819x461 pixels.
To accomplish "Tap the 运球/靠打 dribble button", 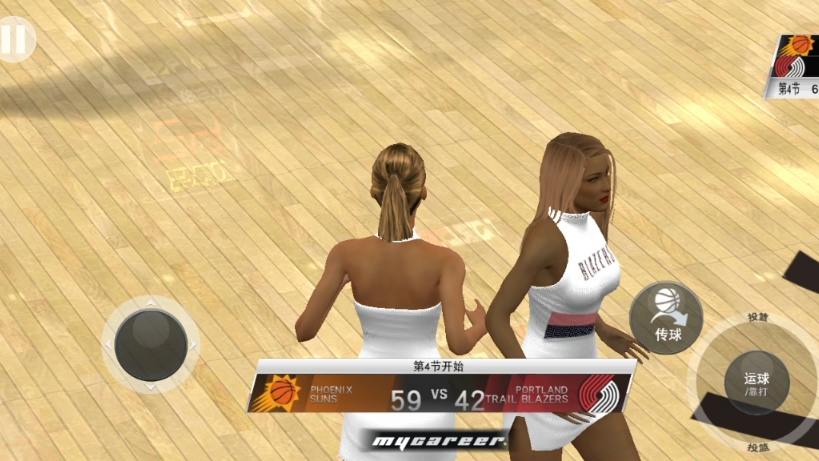I will tap(757, 383).
